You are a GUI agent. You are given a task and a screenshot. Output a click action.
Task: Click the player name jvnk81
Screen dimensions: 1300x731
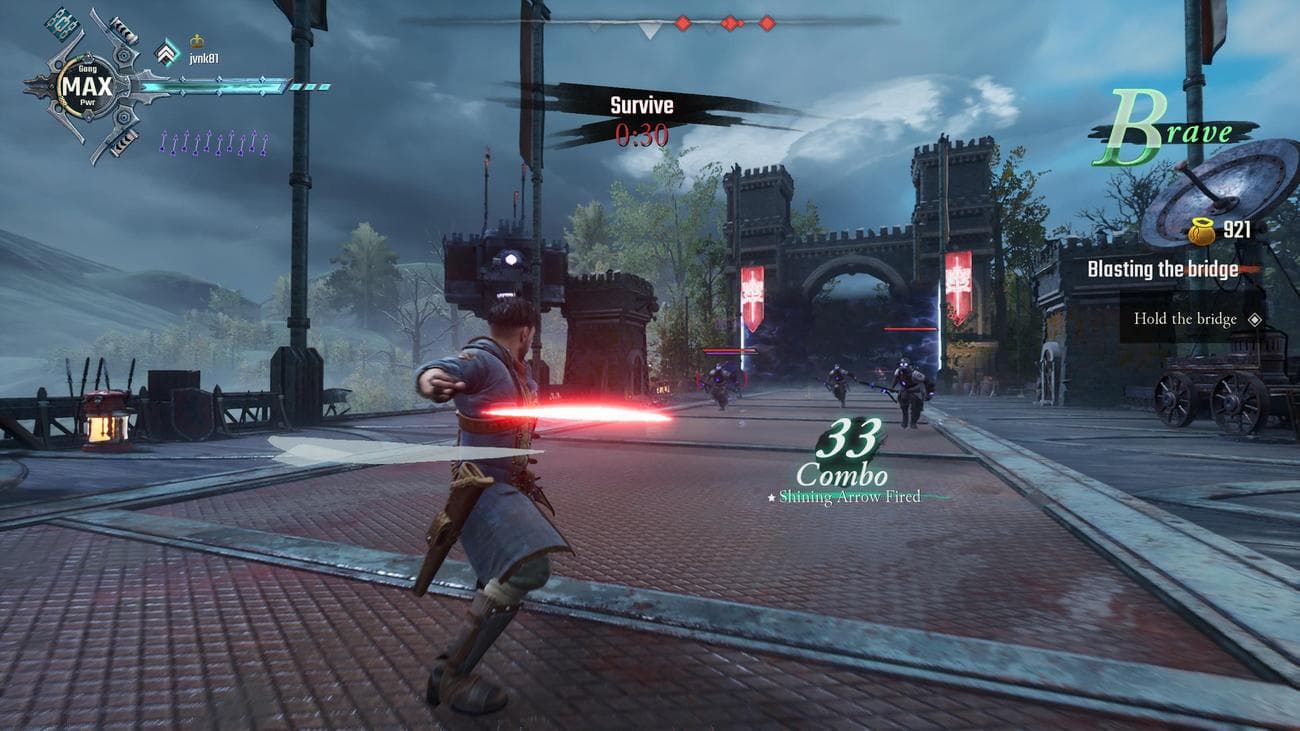pyautogui.click(x=204, y=57)
